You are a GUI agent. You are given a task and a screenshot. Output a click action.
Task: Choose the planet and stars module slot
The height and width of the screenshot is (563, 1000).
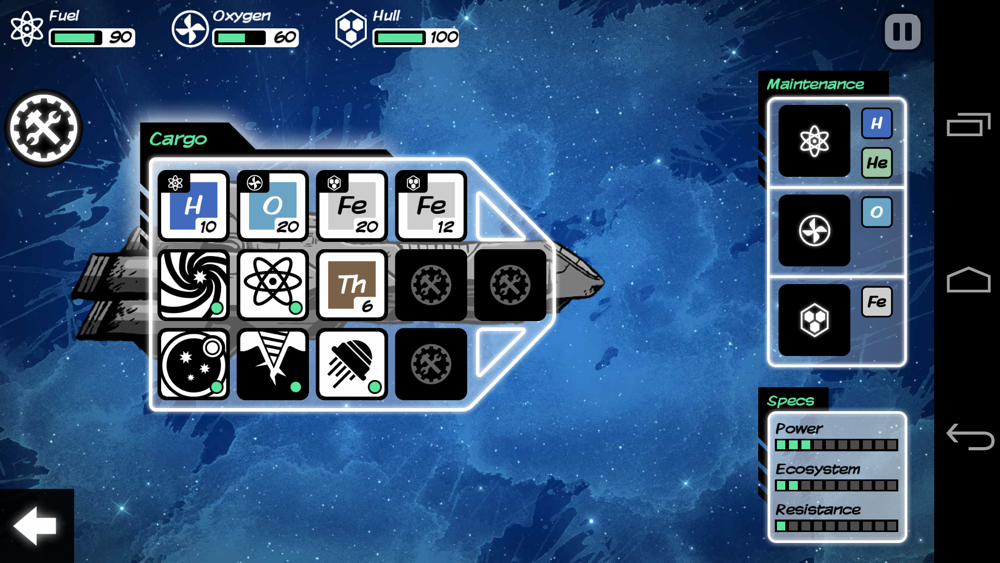(x=194, y=364)
